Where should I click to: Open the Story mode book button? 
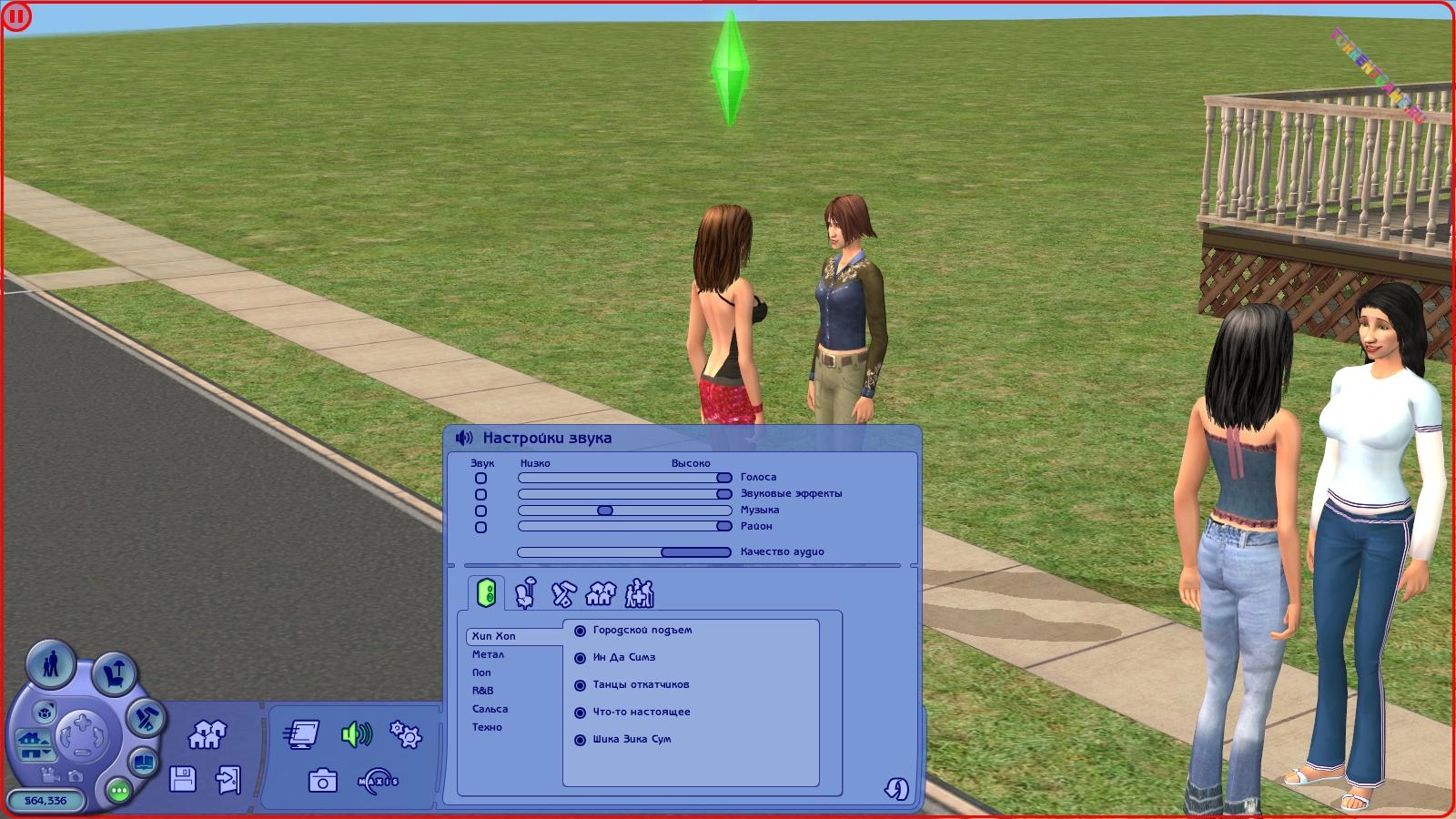[144, 762]
